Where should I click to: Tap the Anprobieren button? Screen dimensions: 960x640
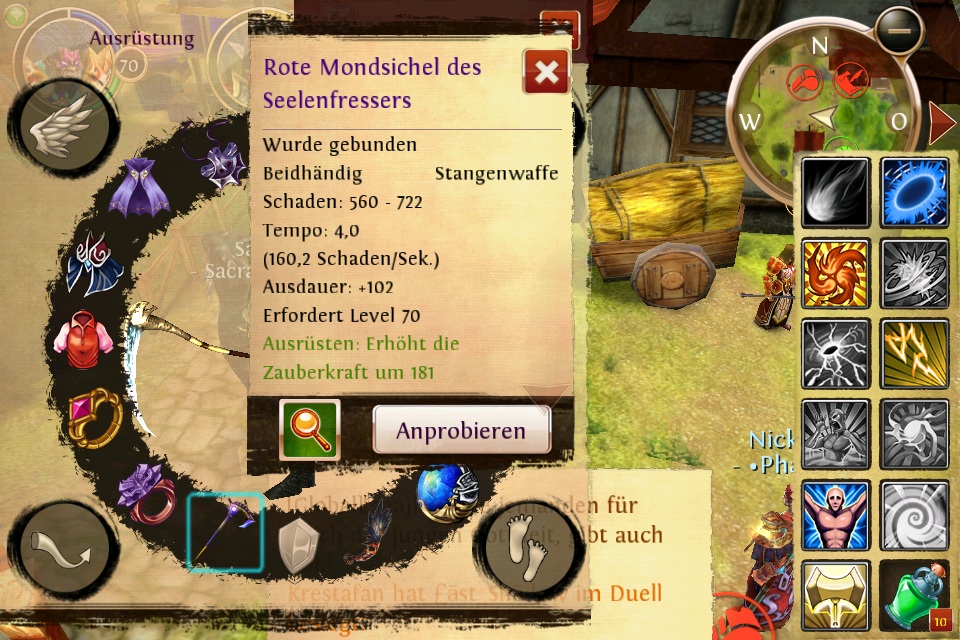click(x=461, y=431)
